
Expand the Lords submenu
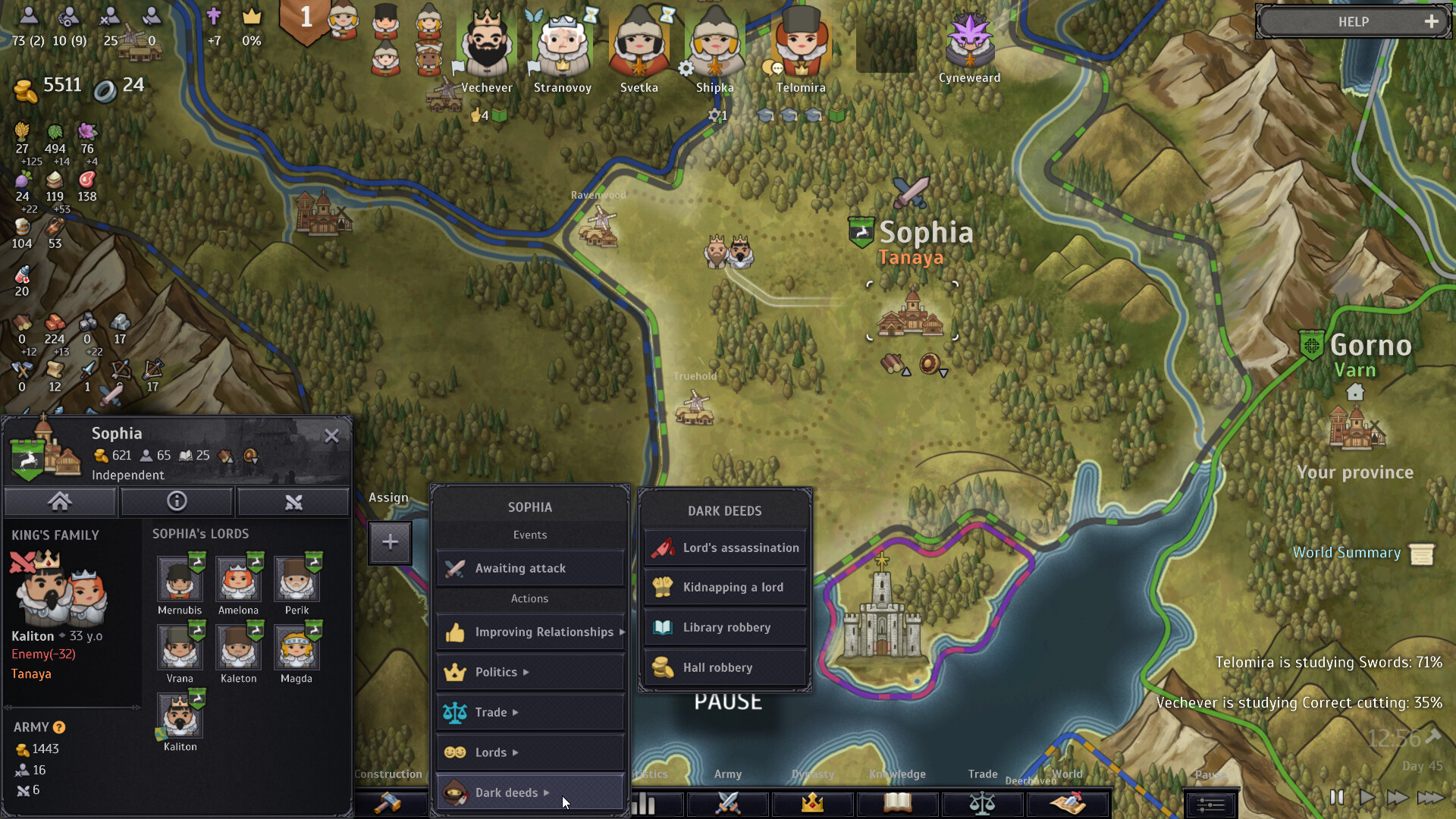[x=529, y=752]
